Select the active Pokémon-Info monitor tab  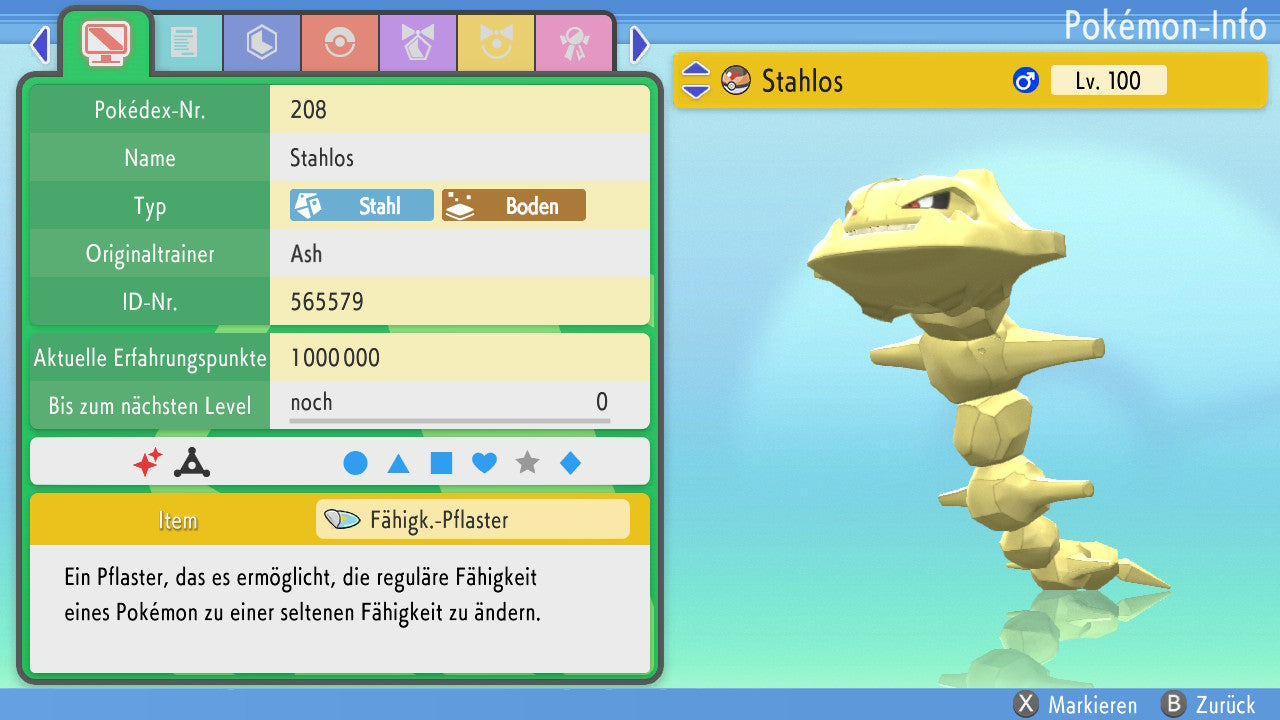(x=106, y=42)
